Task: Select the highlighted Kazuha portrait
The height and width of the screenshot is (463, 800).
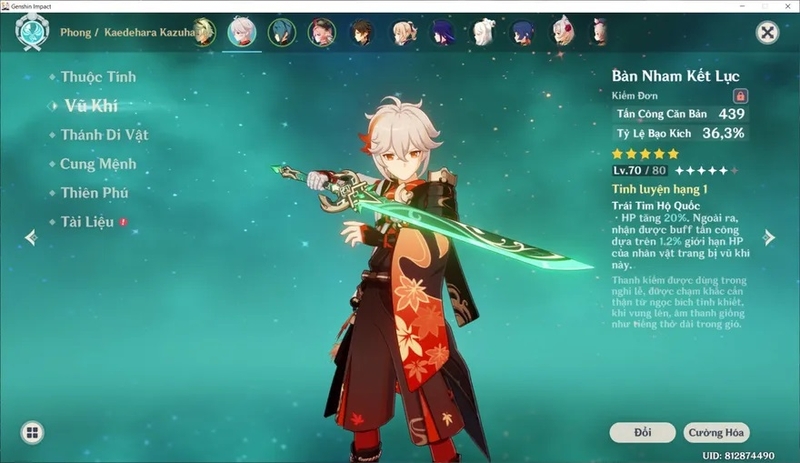Action: 243,33
